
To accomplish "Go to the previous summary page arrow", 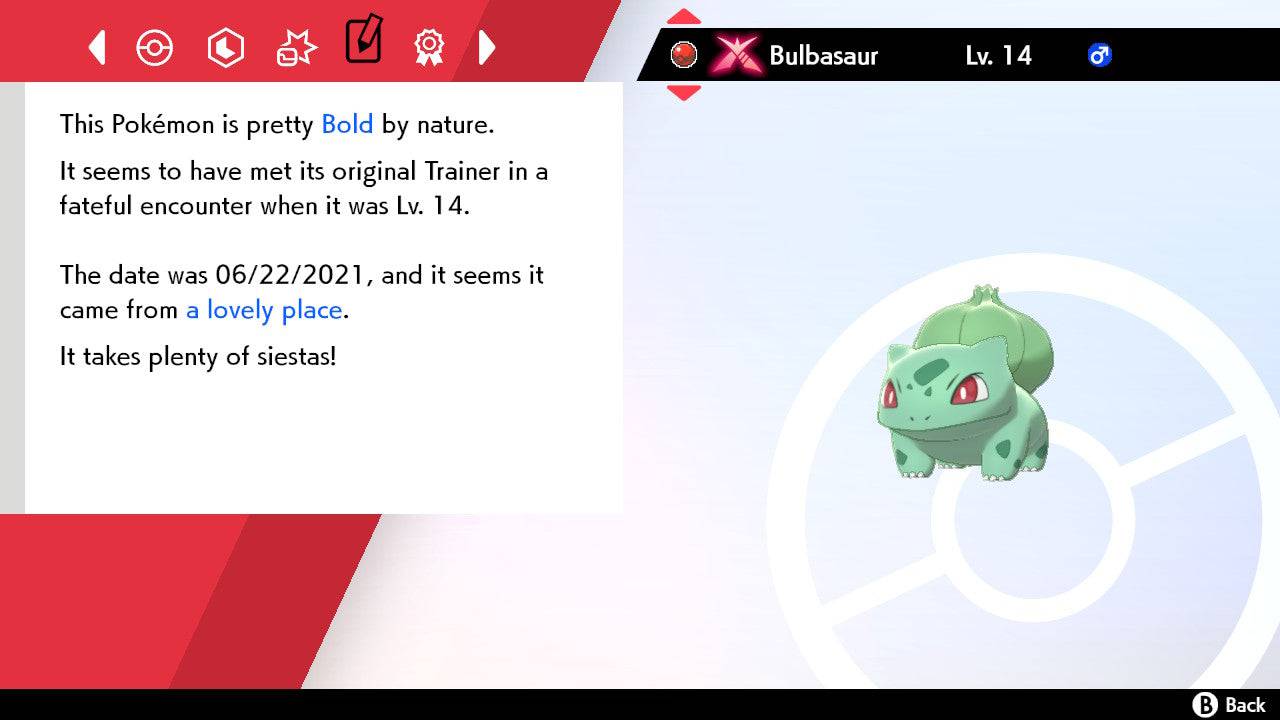I will 95,47.
